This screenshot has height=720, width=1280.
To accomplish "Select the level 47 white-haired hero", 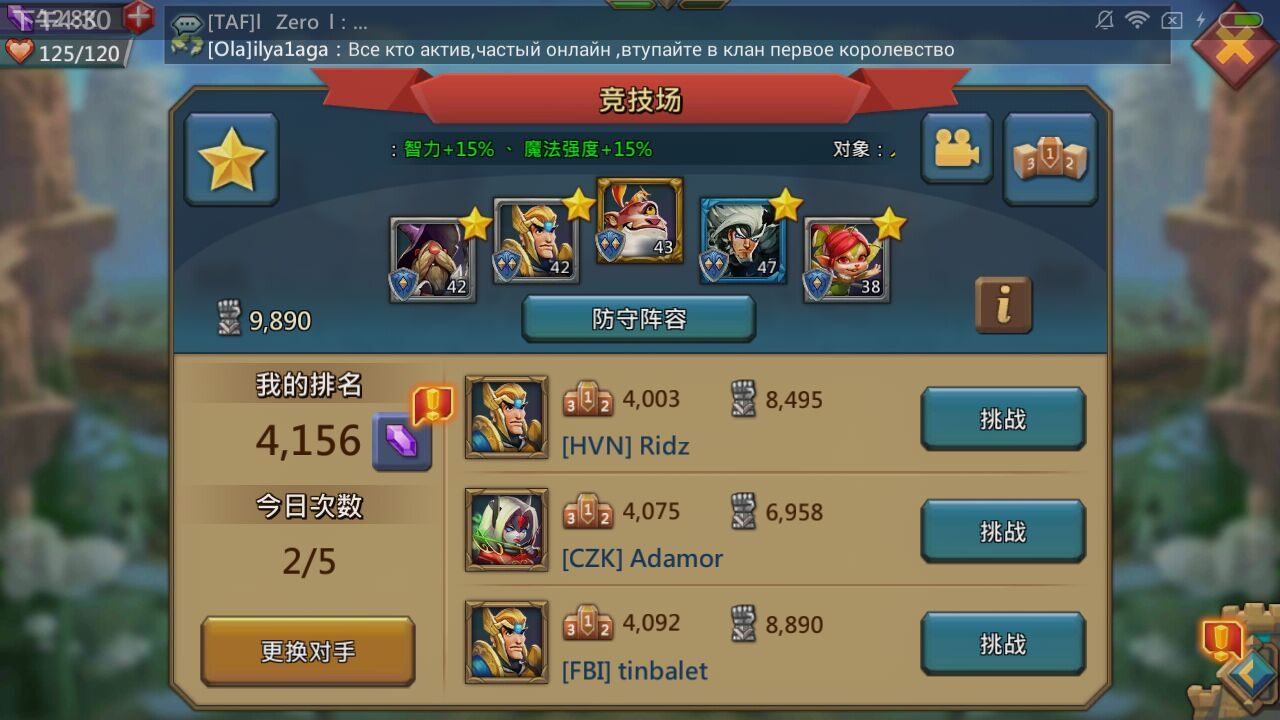I will pos(742,241).
